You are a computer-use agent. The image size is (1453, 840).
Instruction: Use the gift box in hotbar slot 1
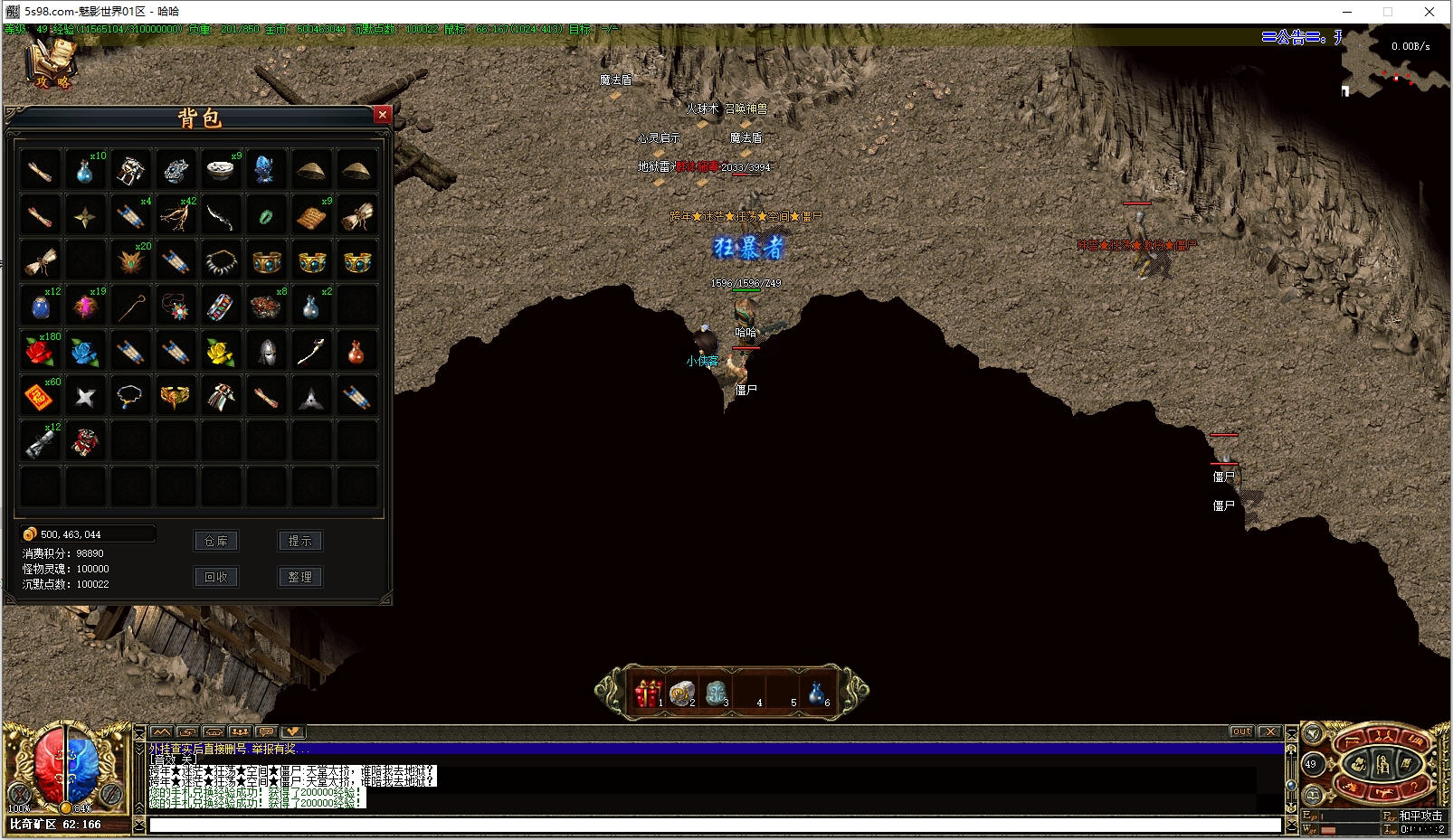(x=647, y=694)
